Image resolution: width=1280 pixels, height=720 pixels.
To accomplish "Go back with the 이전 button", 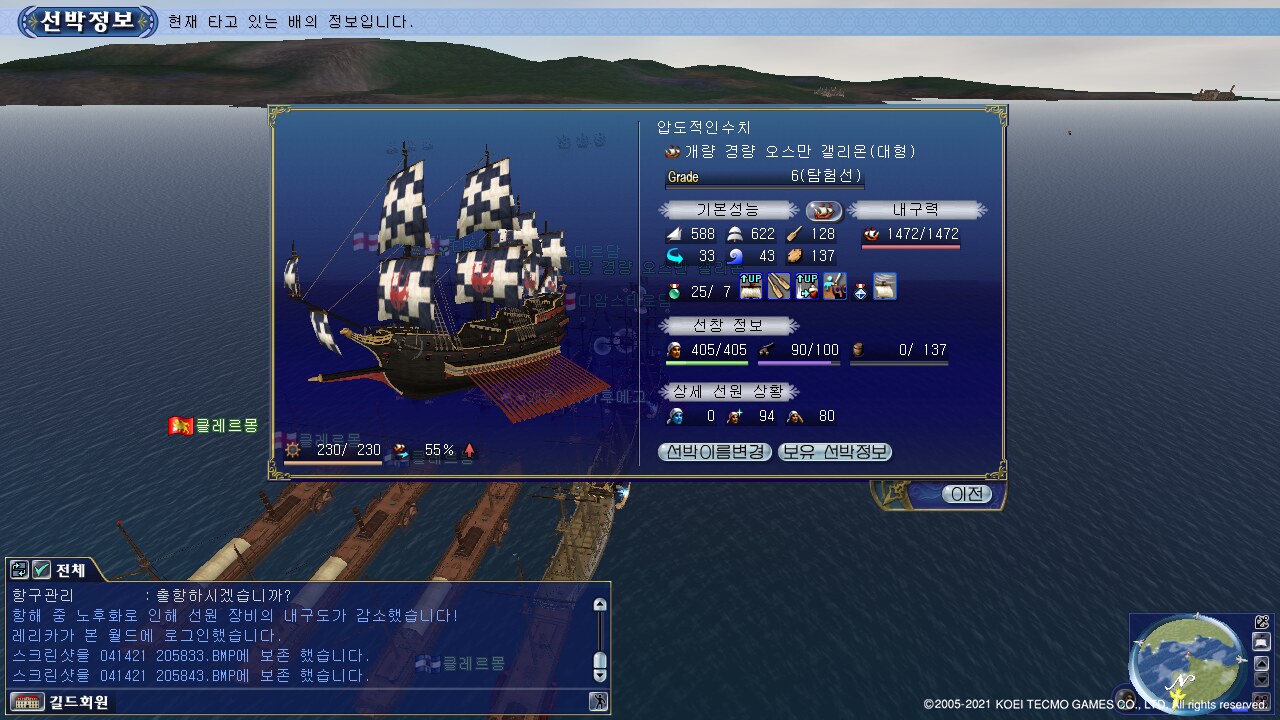I will pyautogui.click(x=968, y=494).
